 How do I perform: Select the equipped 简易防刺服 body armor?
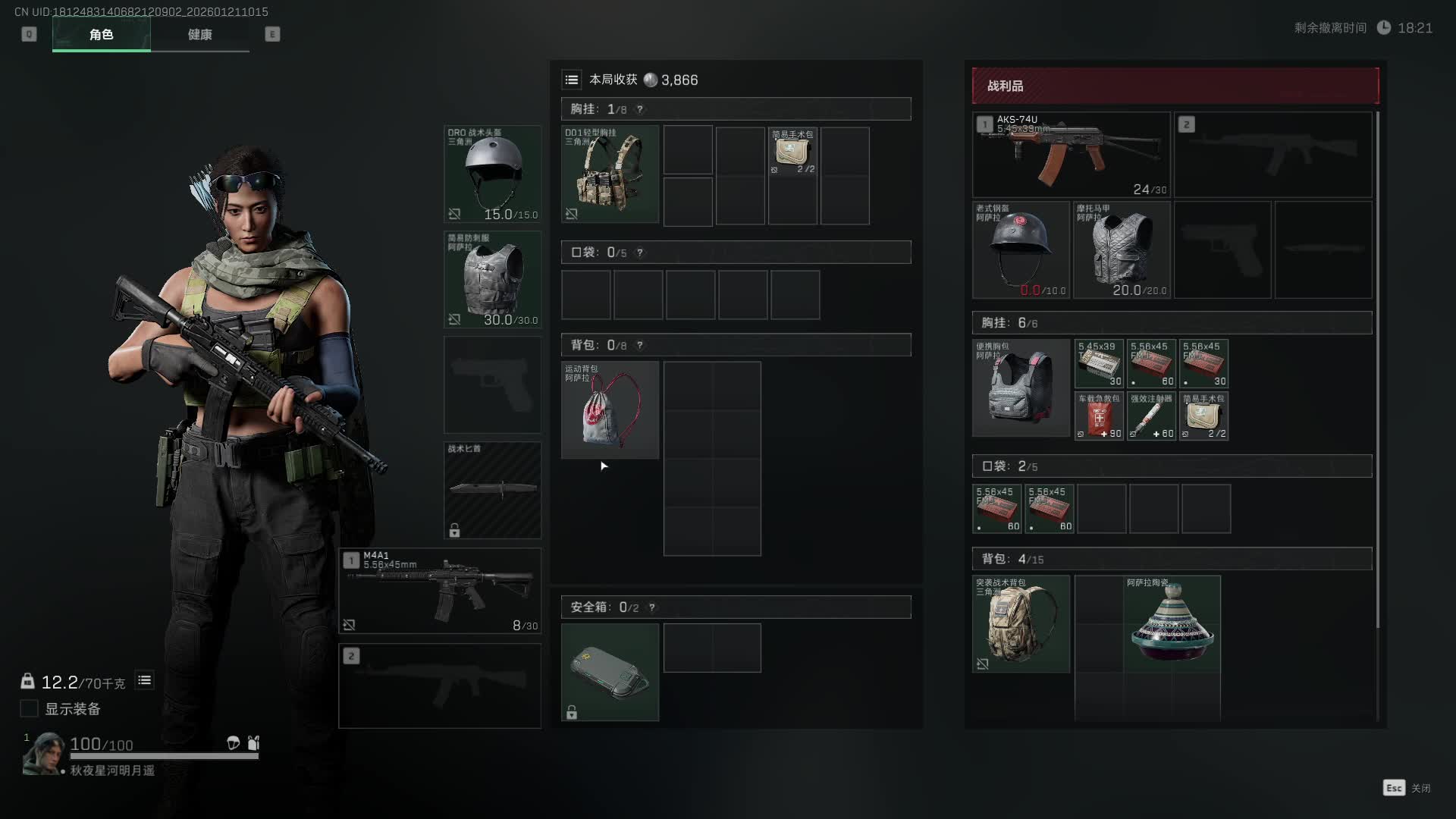(x=493, y=279)
